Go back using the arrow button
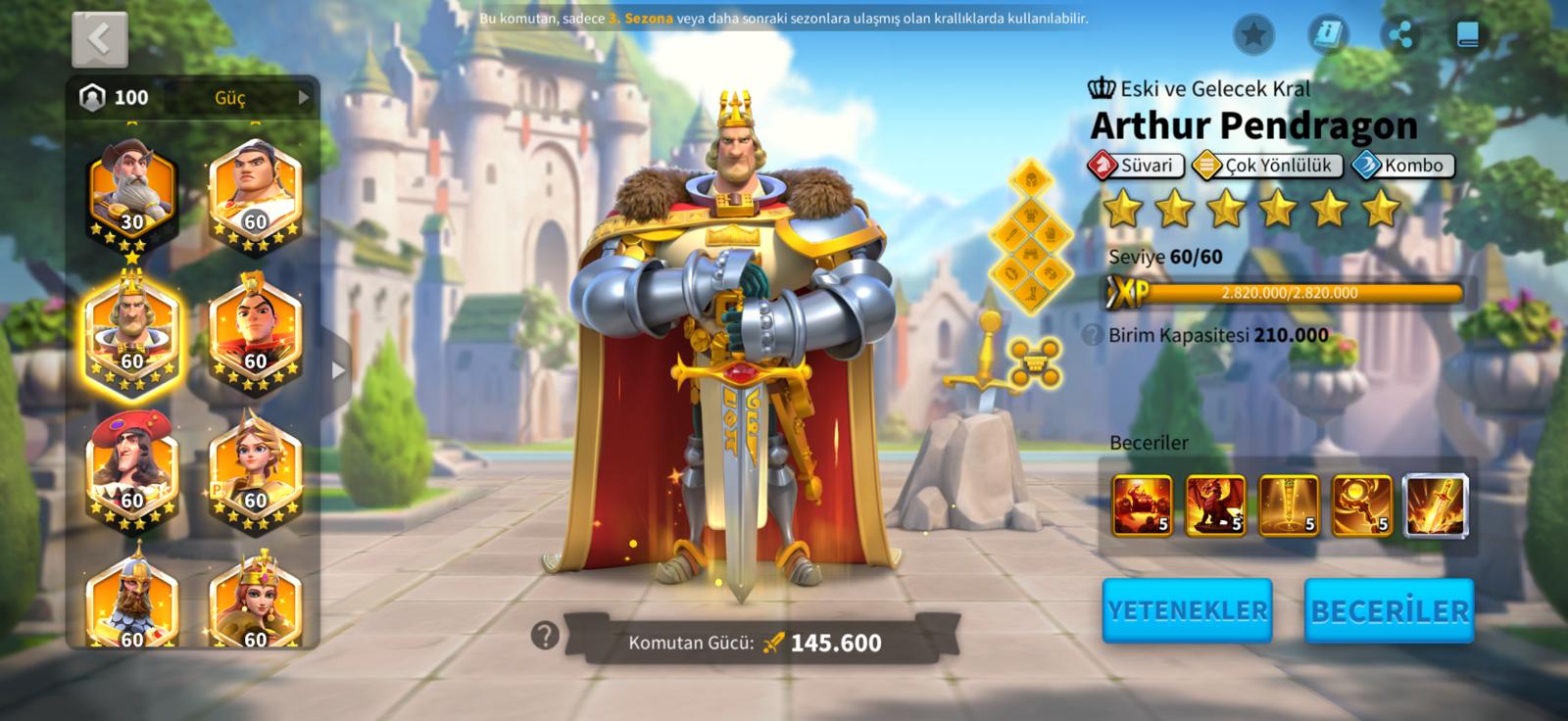This screenshot has height=721, width=1568. (x=99, y=39)
